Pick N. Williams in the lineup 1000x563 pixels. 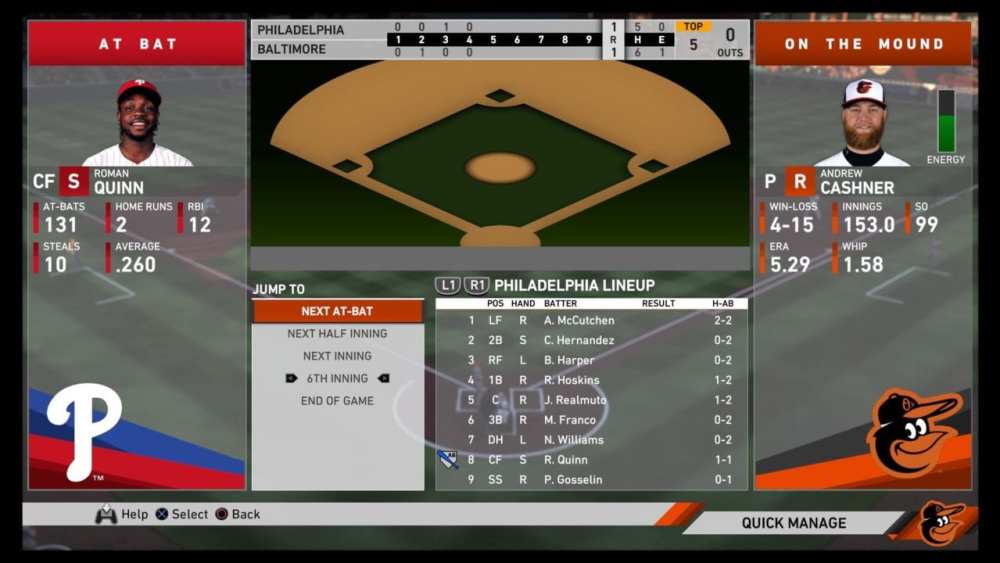point(591,440)
